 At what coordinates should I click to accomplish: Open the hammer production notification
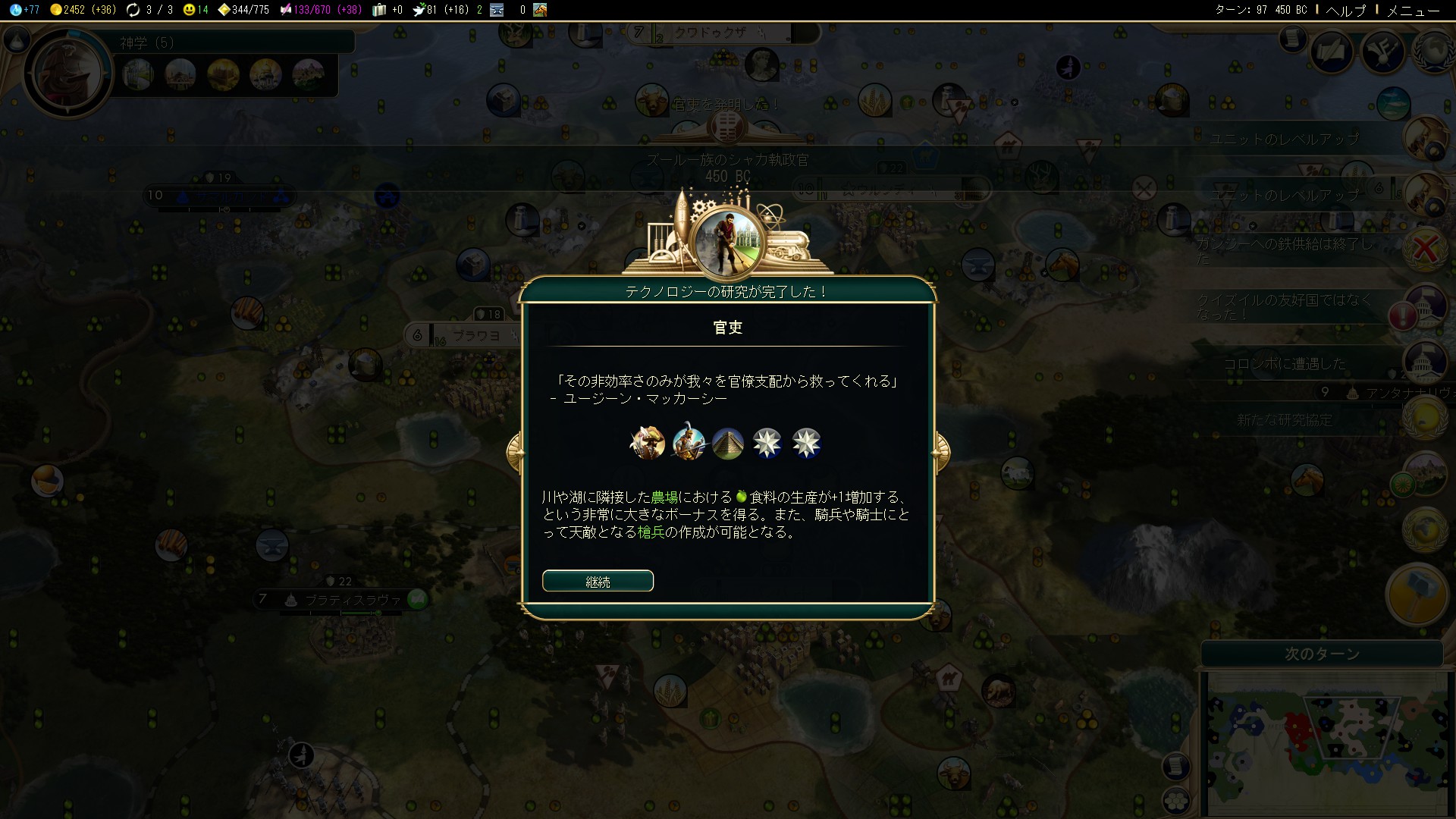coord(1417,594)
